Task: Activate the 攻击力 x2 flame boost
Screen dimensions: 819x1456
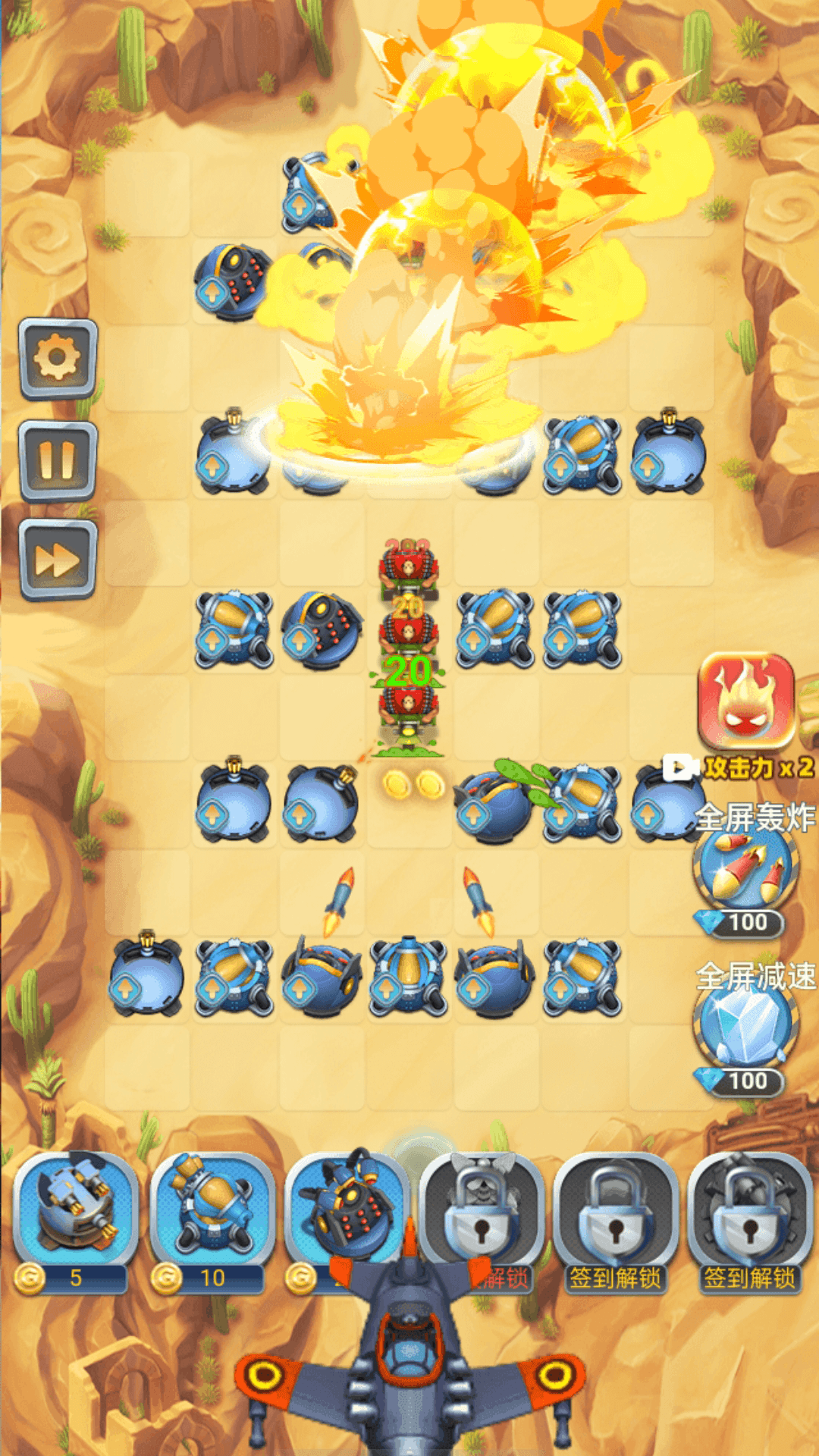Action: pos(746,701)
